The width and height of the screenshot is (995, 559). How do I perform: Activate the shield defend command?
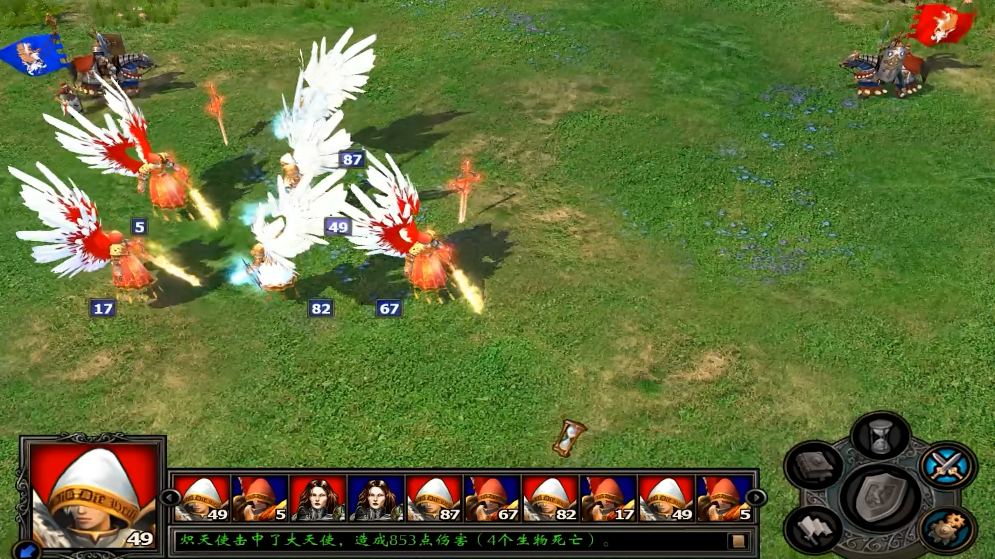tap(879, 495)
